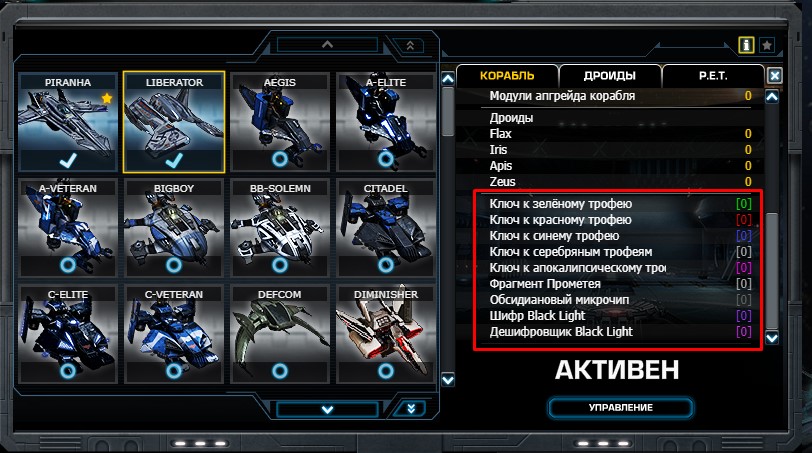Select the Aegis ship

pos(279,122)
